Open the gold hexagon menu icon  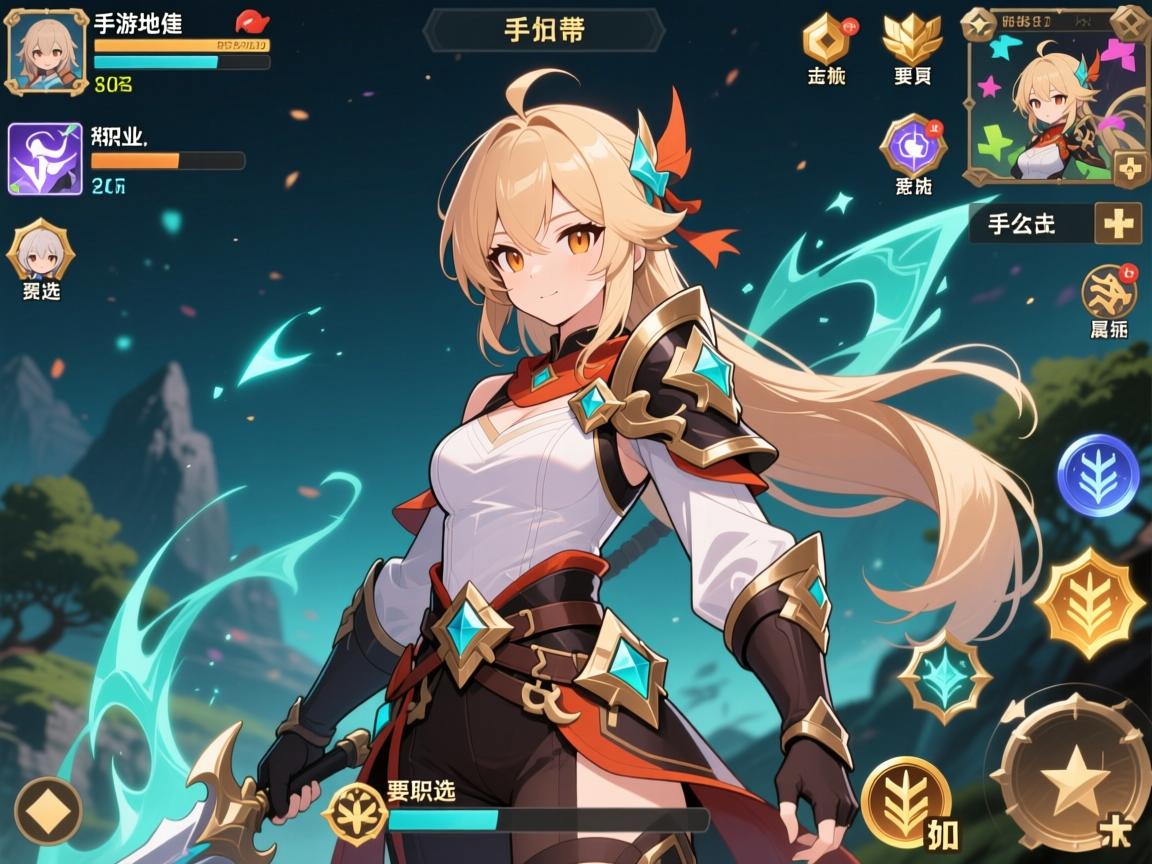(826, 40)
